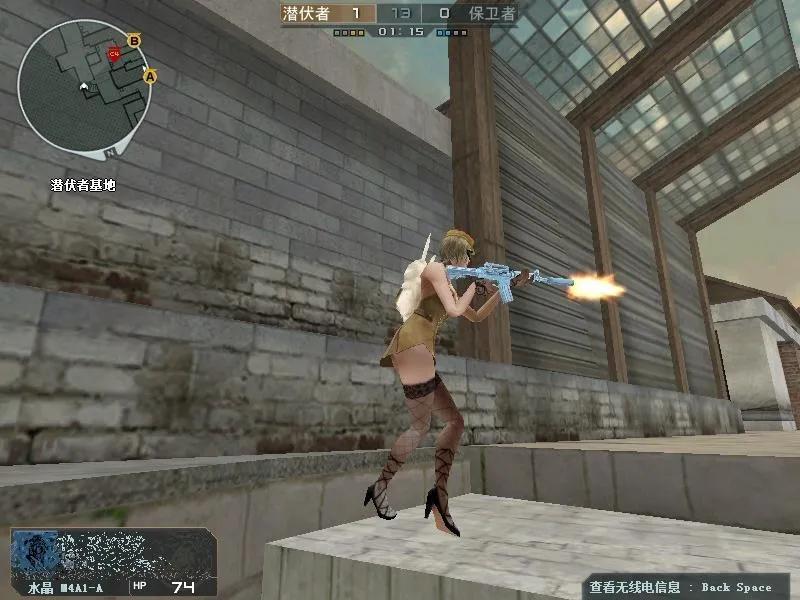Select bomb site B marker on minimap
Image resolution: width=800 pixels, height=600 pixels.
[135, 40]
